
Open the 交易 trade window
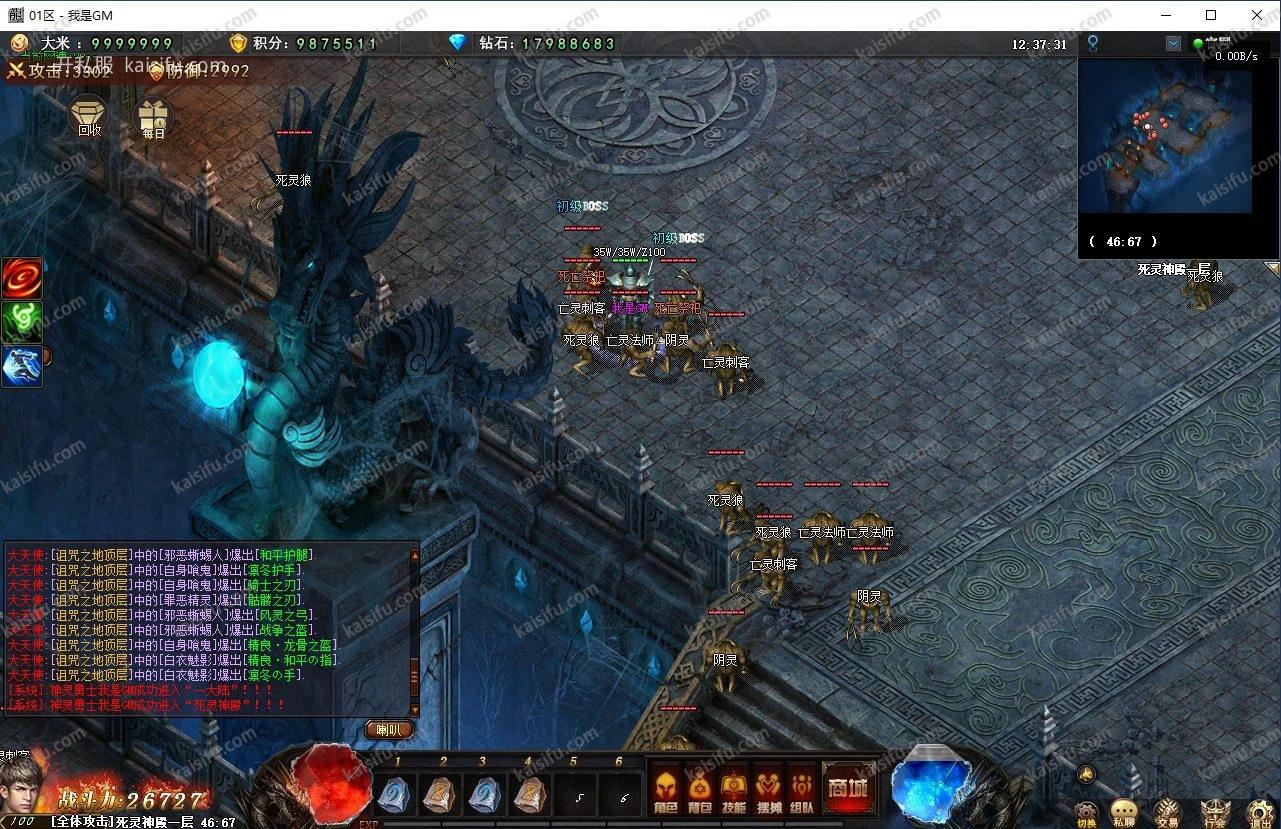1166,812
